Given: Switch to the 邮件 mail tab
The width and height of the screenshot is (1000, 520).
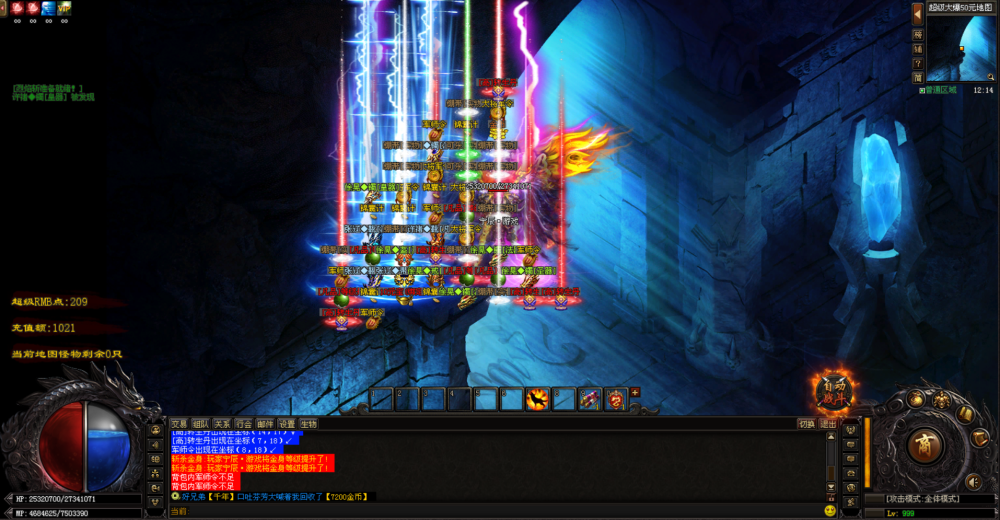Looking at the screenshot, I should click(265, 423).
